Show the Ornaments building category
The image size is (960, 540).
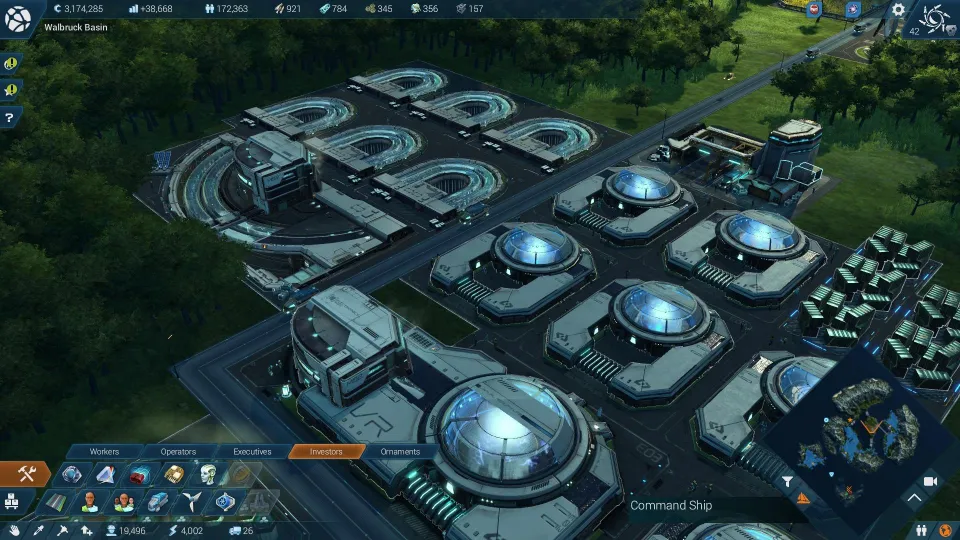[x=400, y=452]
